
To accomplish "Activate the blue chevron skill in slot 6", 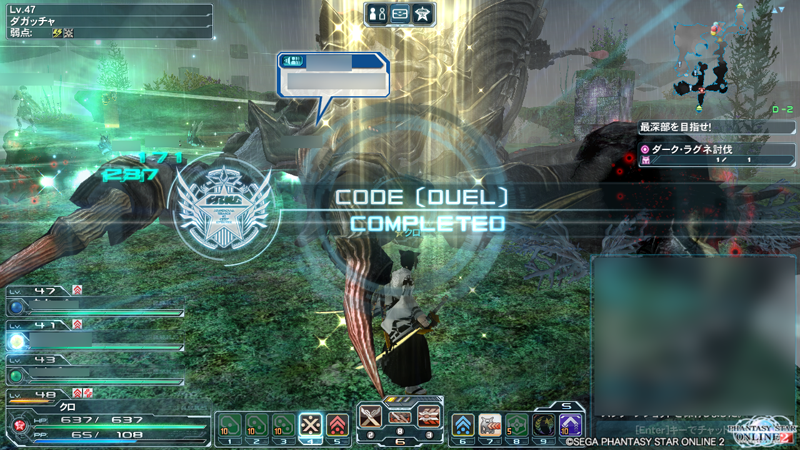I will (464, 425).
